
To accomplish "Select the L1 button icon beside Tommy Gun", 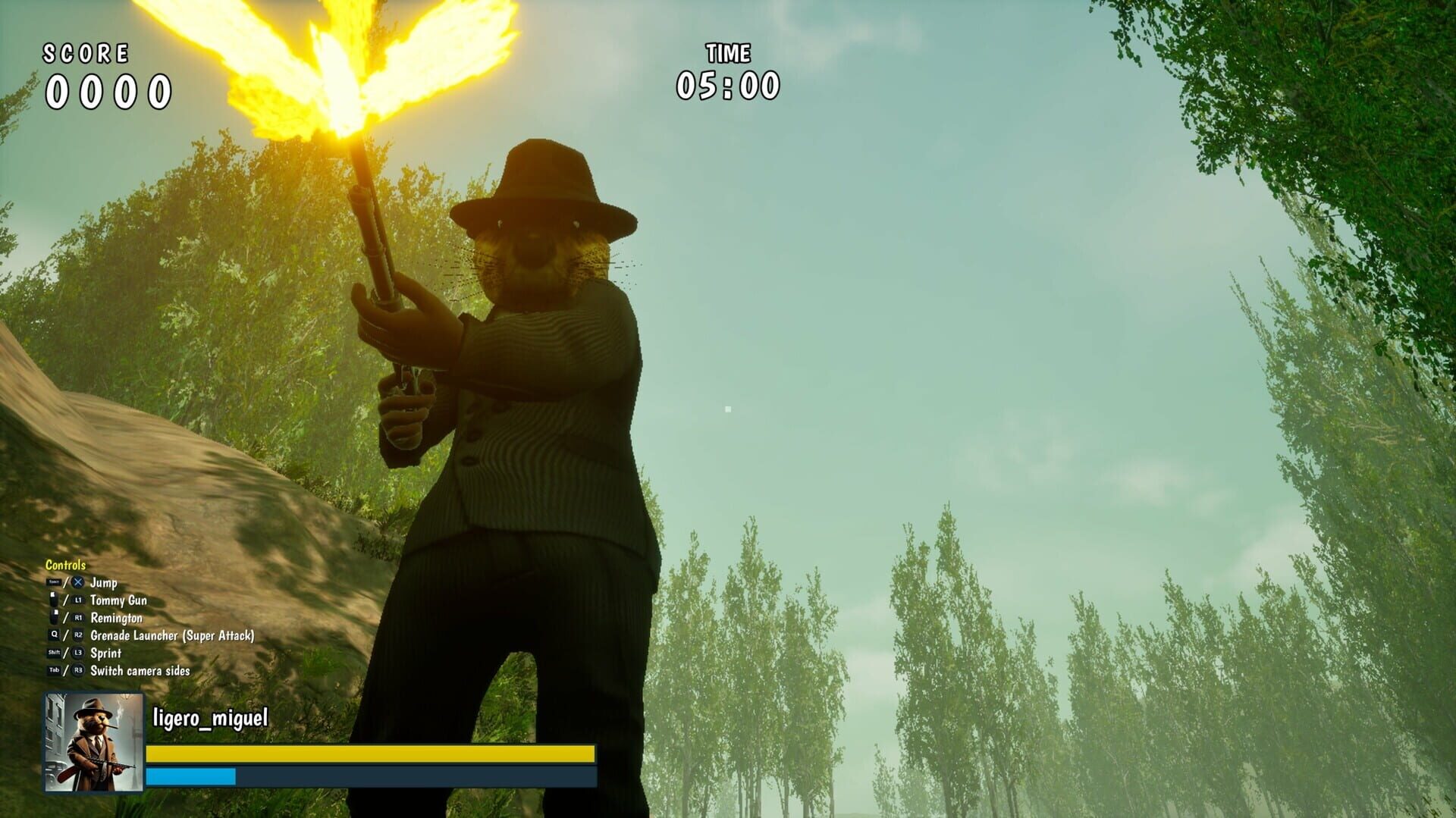I will tap(79, 600).
